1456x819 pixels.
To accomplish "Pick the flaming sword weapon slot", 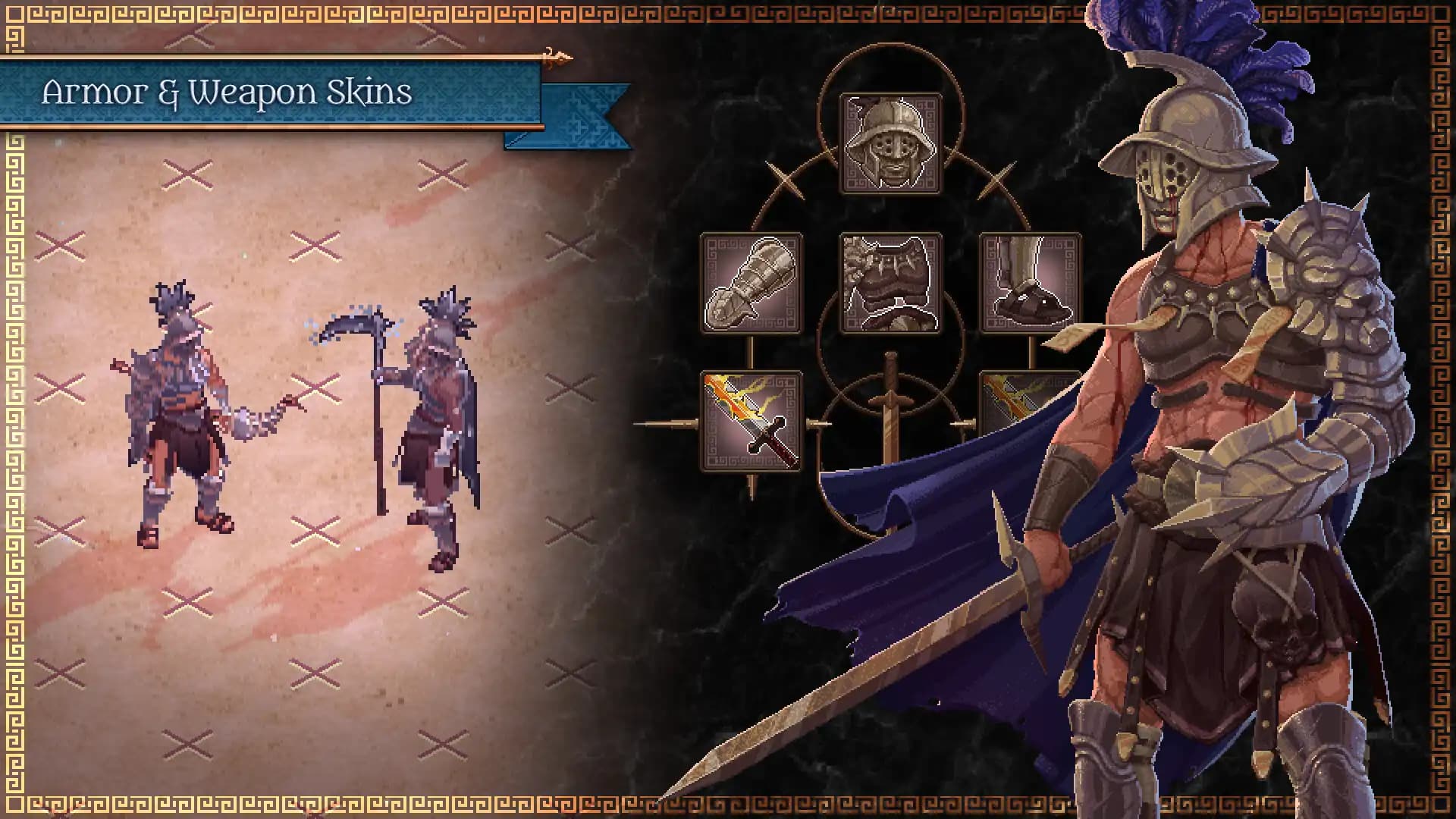I will coord(751,422).
